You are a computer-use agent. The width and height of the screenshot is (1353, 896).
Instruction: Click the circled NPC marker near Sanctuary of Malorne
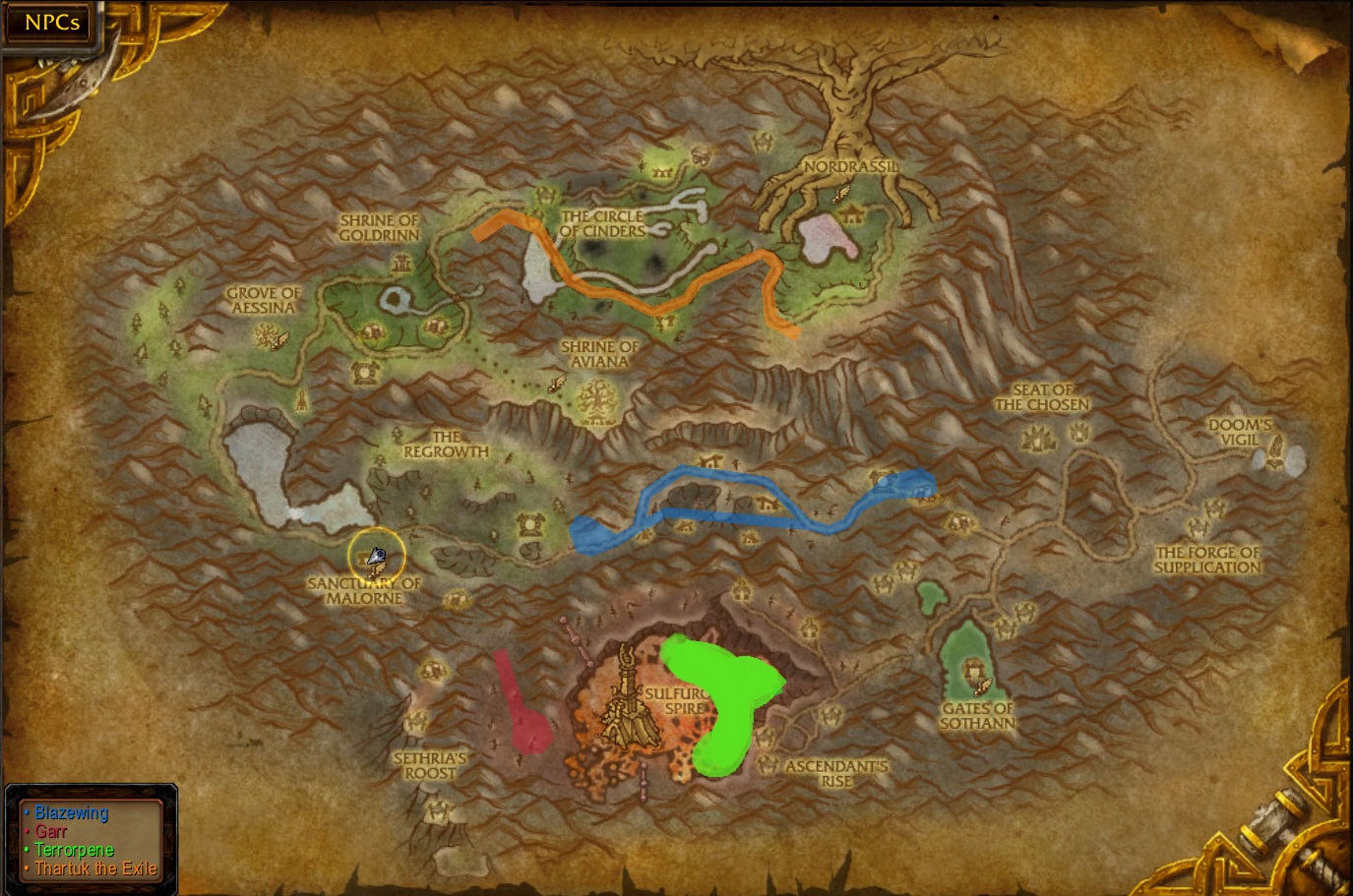[377, 556]
